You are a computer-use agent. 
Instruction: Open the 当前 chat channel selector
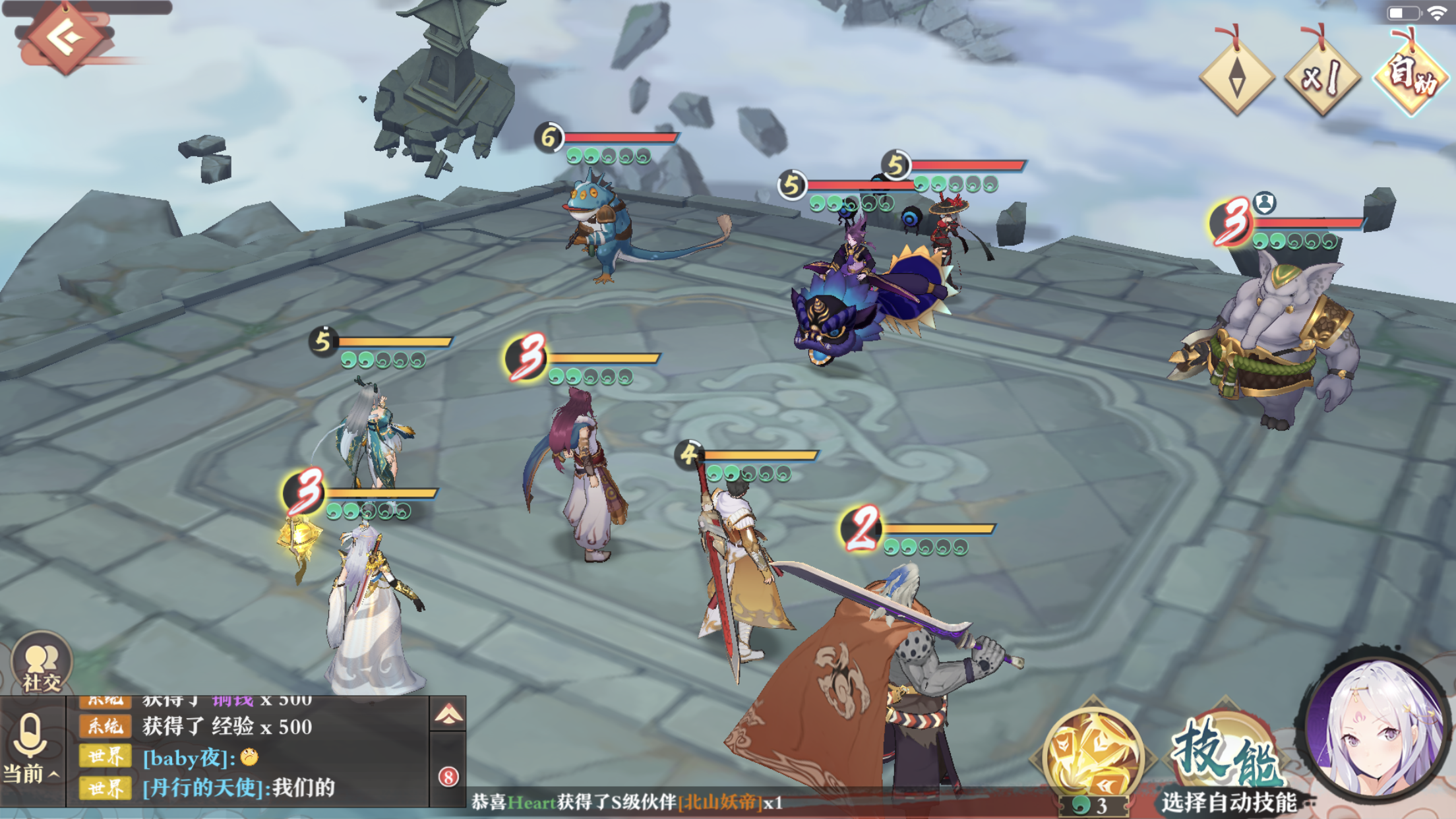[x=31, y=773]
